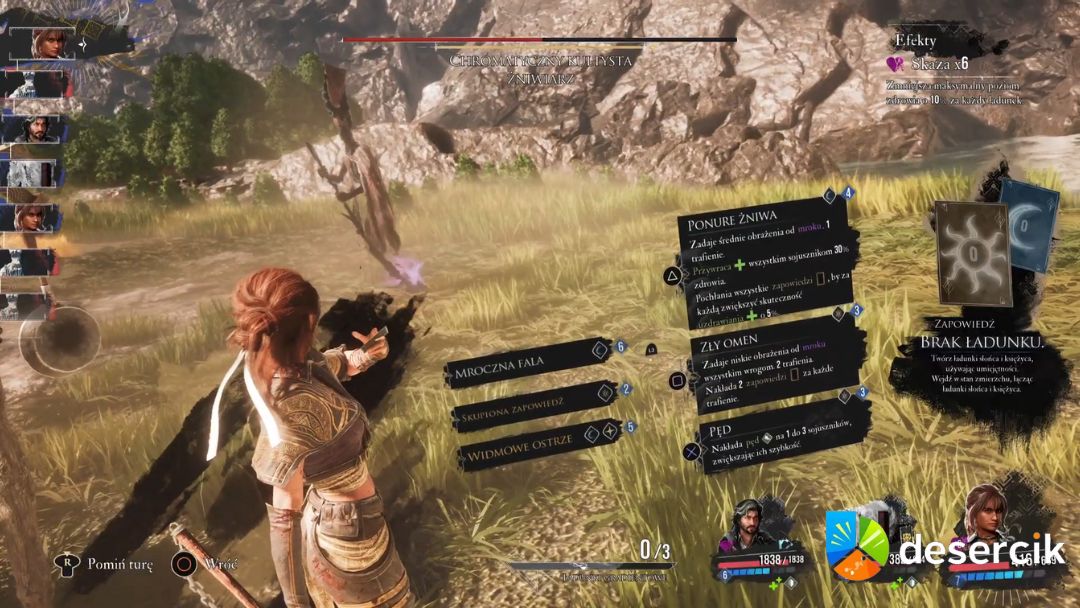Click the Pomiń turę skip-turn option
Screen dimensions: 1080x608
104,565
